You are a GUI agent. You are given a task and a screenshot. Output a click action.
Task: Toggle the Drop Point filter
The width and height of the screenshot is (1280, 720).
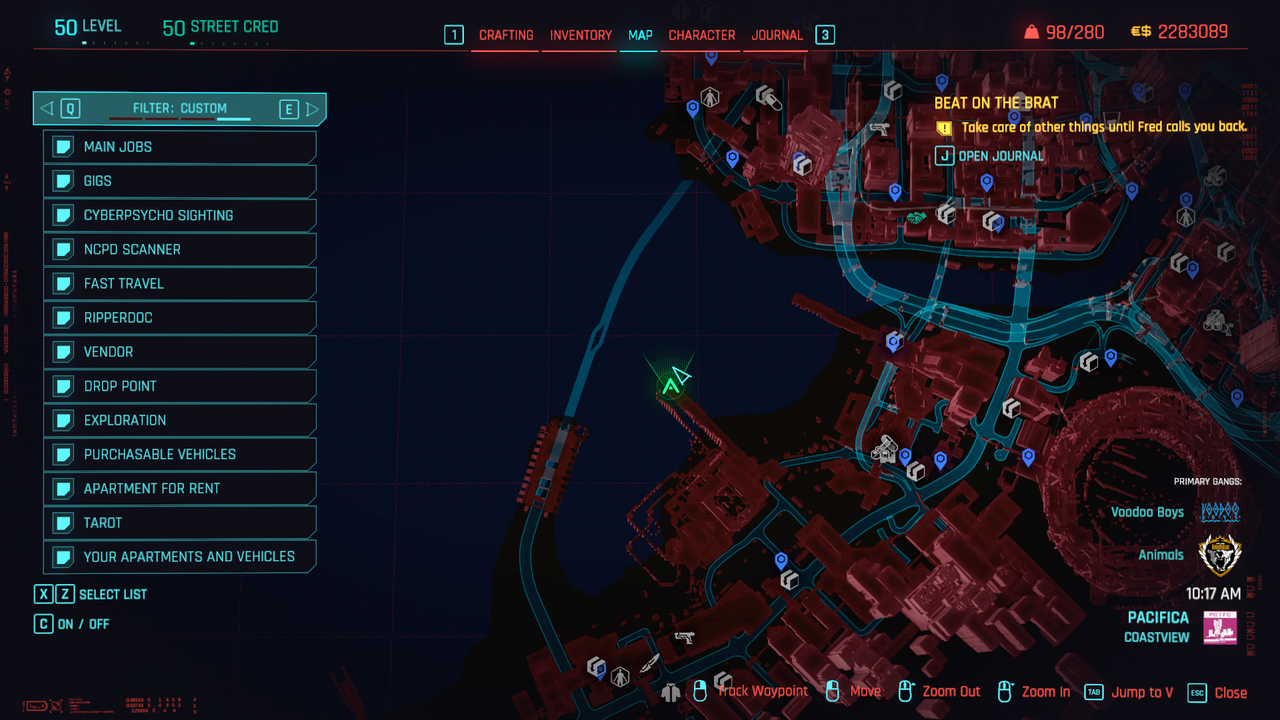coord(180,386)
